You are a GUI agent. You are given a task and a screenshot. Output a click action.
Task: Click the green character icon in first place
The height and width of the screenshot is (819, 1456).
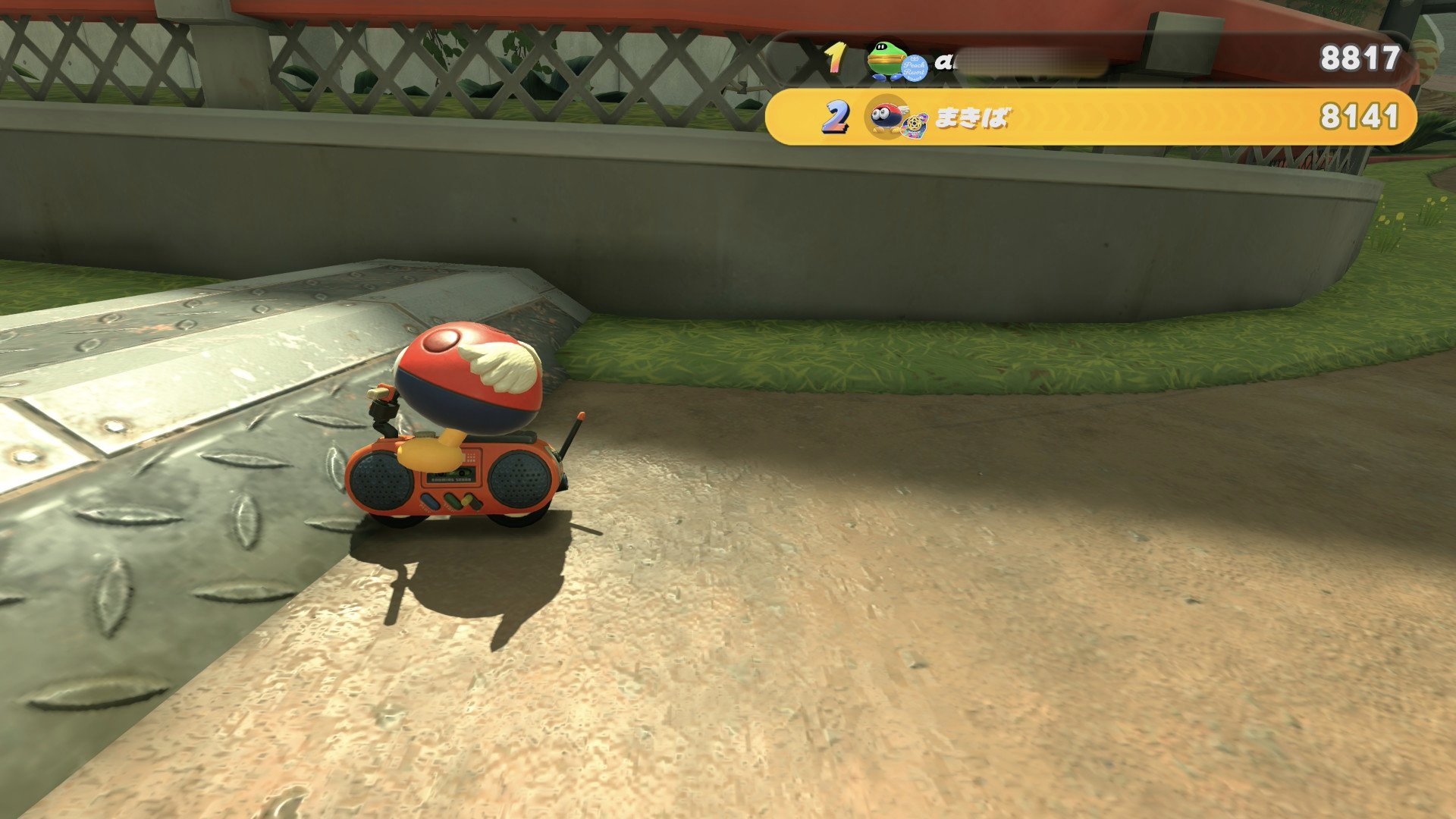tap(884, 59)
